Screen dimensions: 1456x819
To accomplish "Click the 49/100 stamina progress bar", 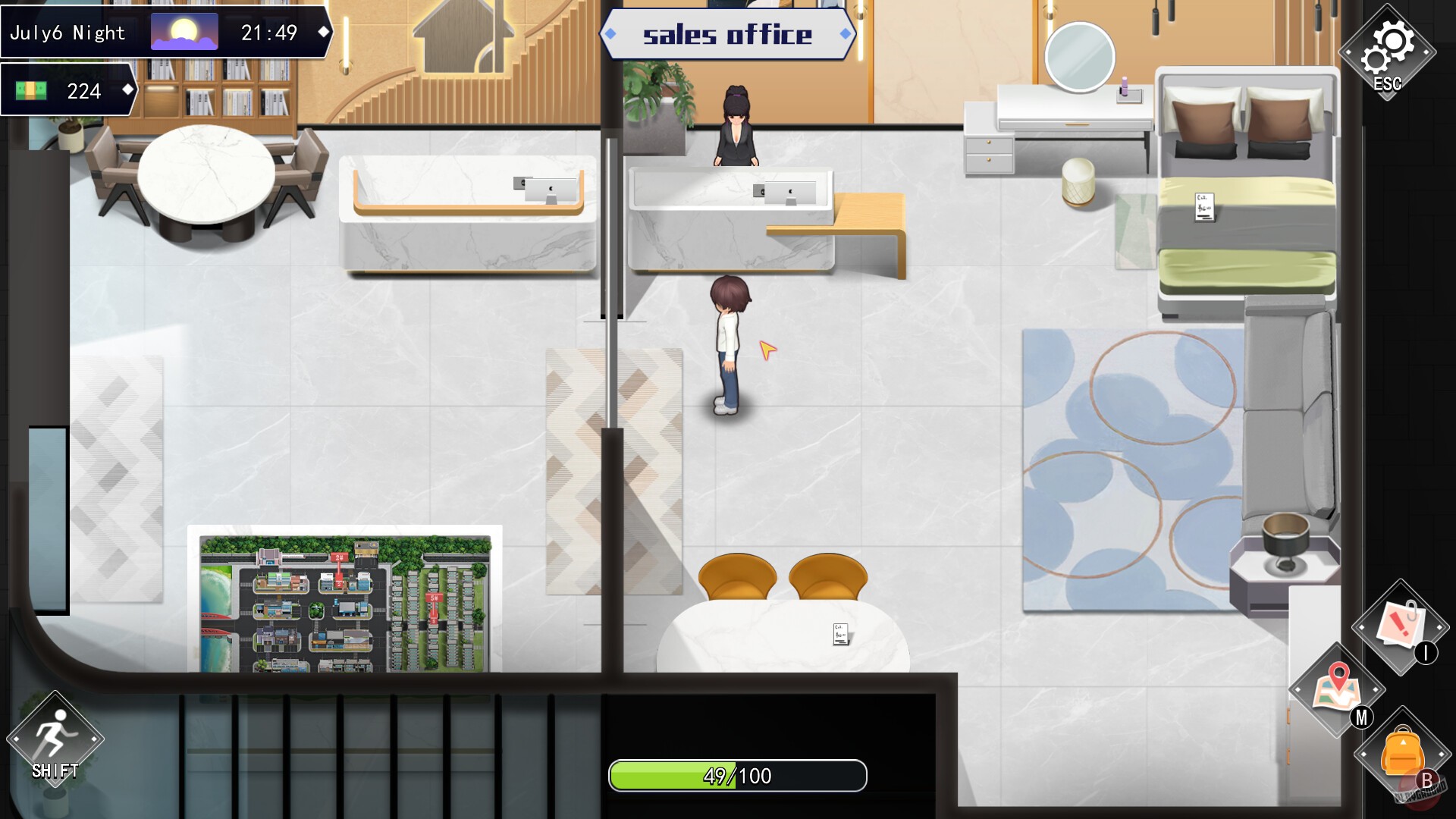I will point(736,776).
